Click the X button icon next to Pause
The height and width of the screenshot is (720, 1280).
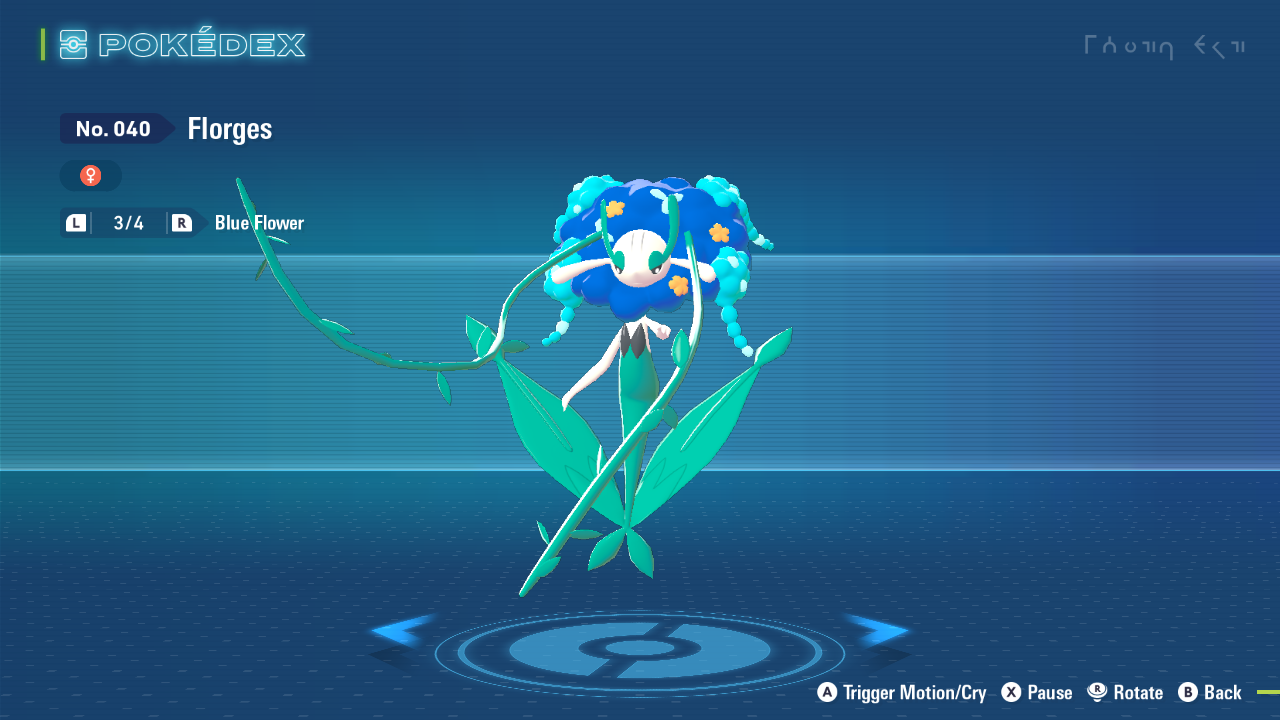1009,692
